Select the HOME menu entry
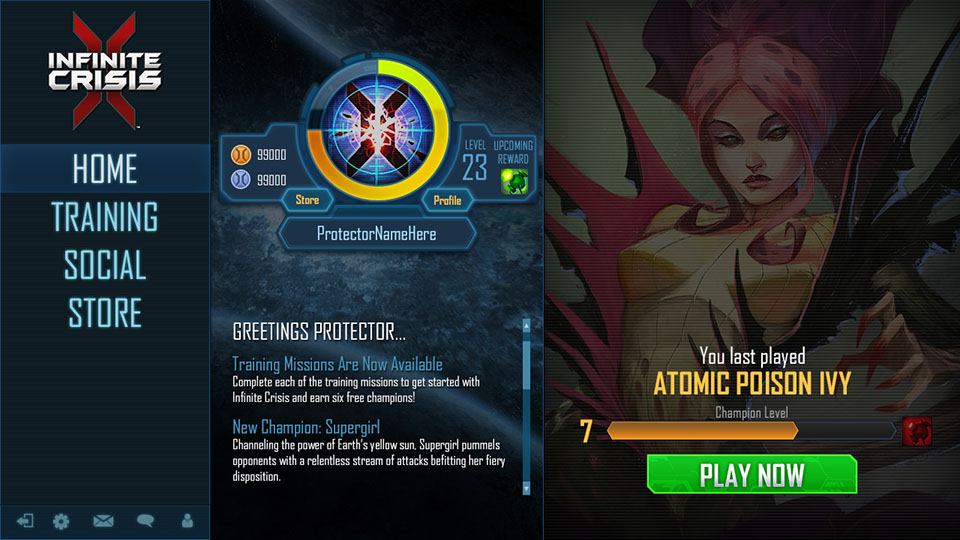Screen dimensions: 960x540 click(x=105, y=169)
